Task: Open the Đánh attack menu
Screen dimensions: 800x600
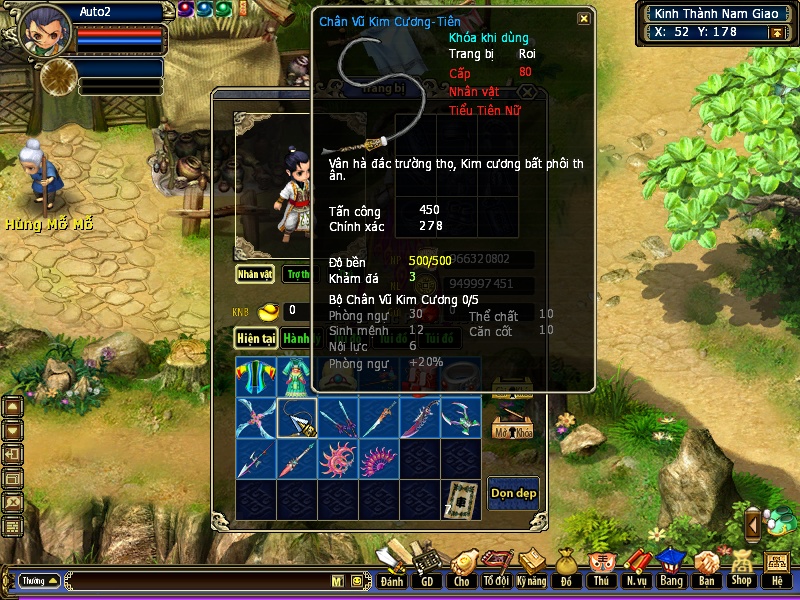Action: [392, 569]
